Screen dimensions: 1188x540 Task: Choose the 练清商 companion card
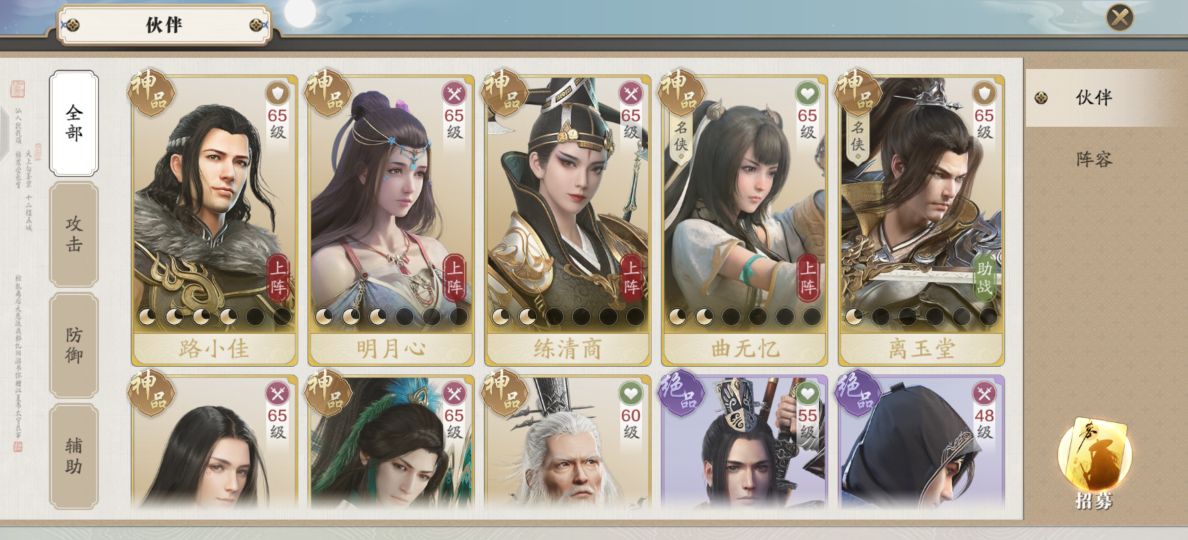coord(567,220)
